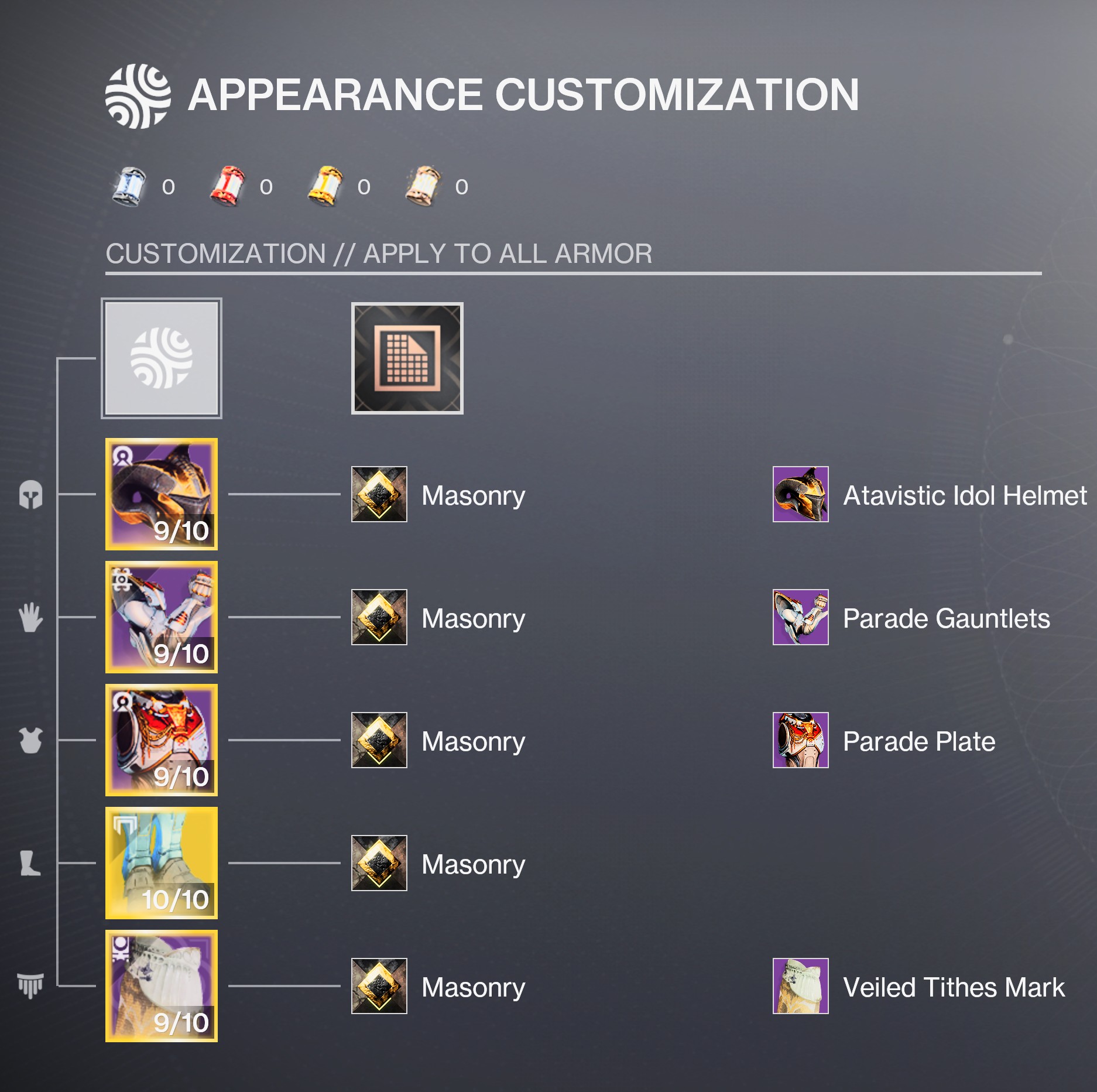The height and width of the screenshot is (1092, 1097).
Task: Open the apply-to-all shader grid slot
Action: pyautogui.click(x=407, y=358)
